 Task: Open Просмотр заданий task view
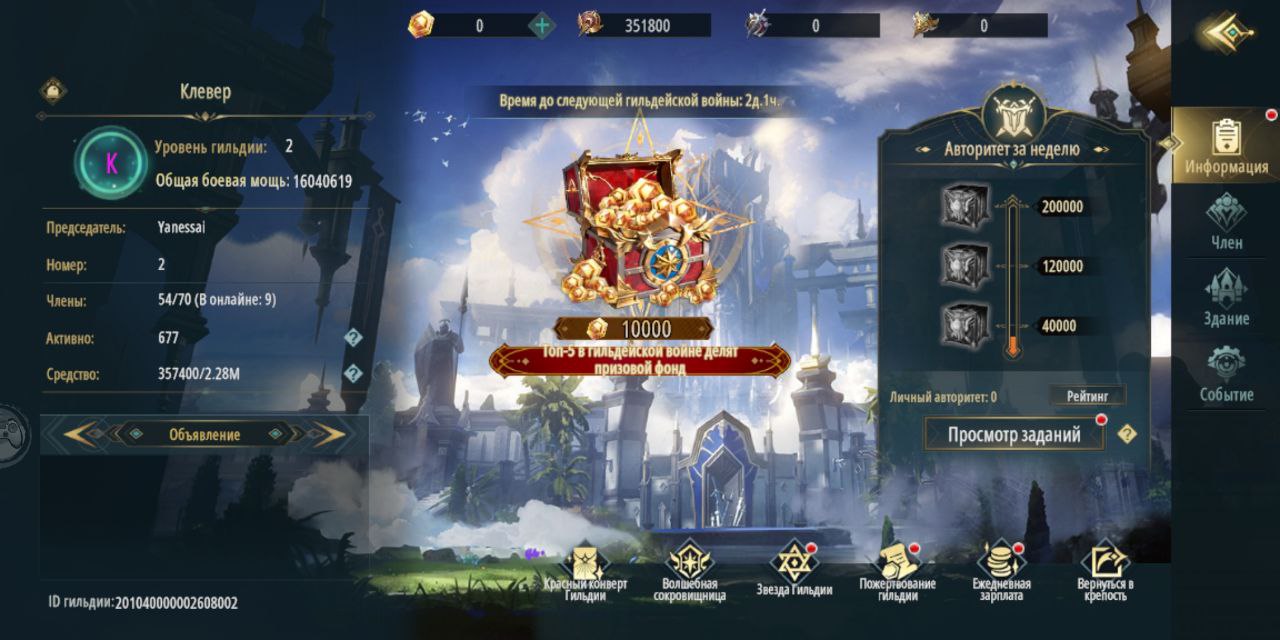(x=1013, y=435)
